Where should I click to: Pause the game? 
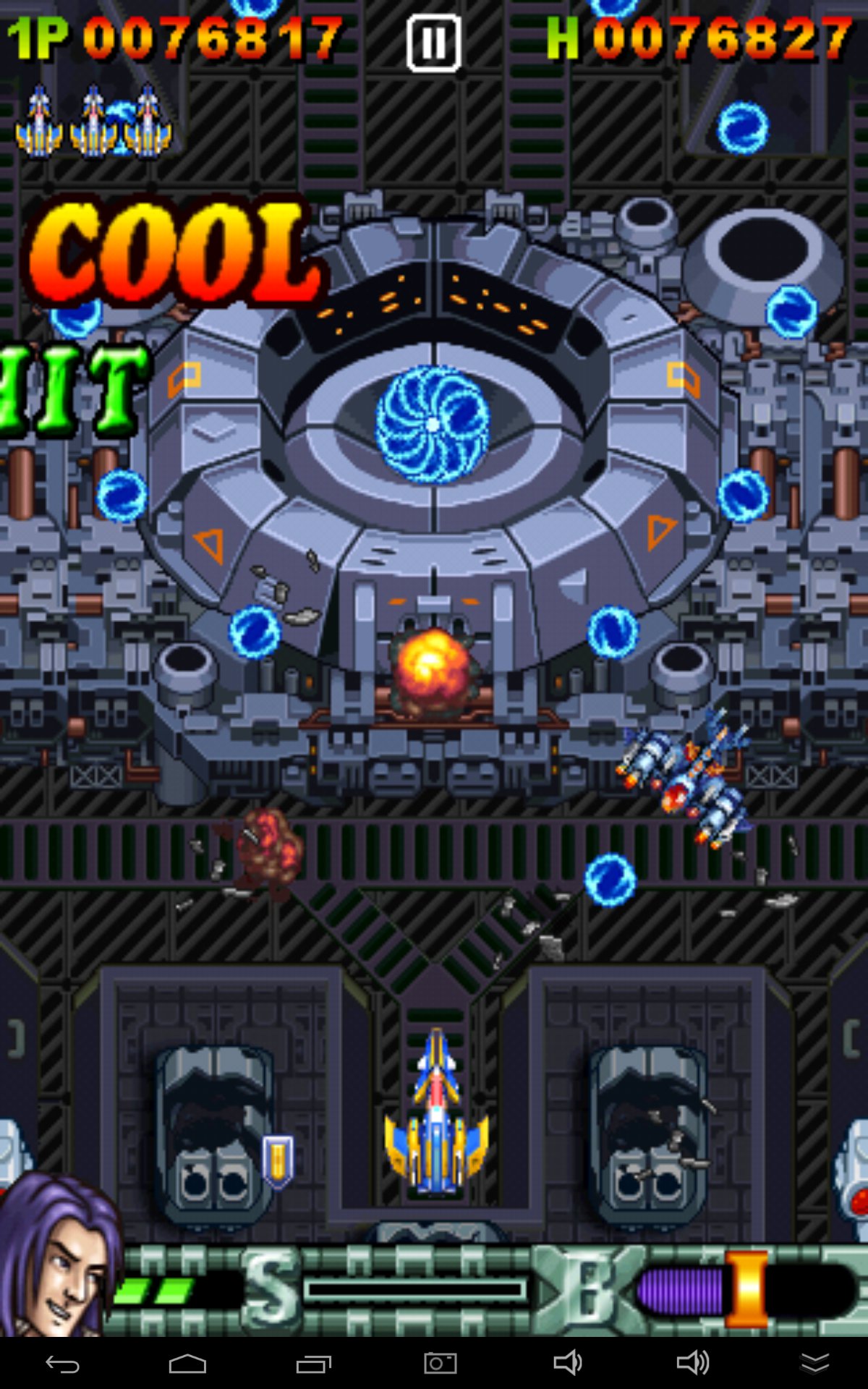click(x=433, y=43)
